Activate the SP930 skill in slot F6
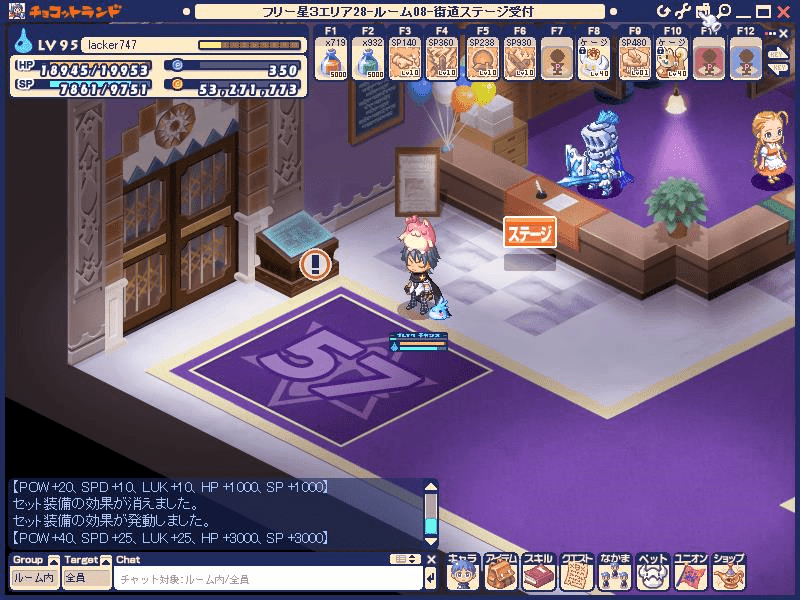Screen dimensions: 800x600 click(520, 61)
